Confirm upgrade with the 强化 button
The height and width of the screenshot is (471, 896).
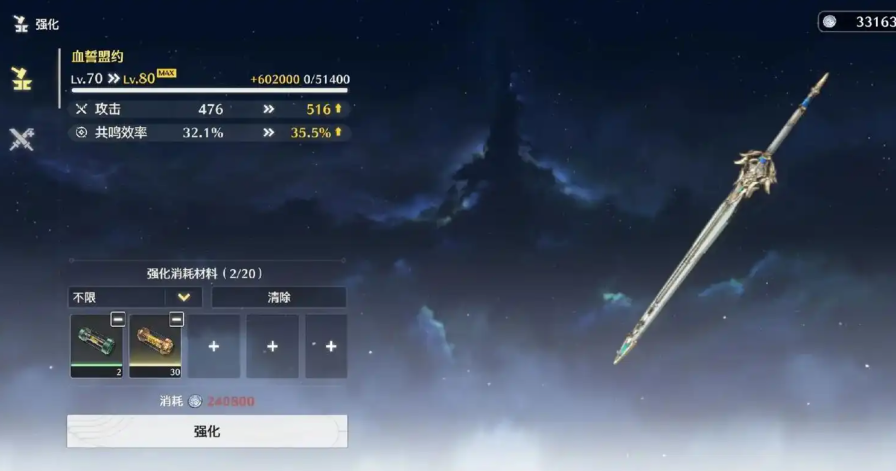point(207,431)
